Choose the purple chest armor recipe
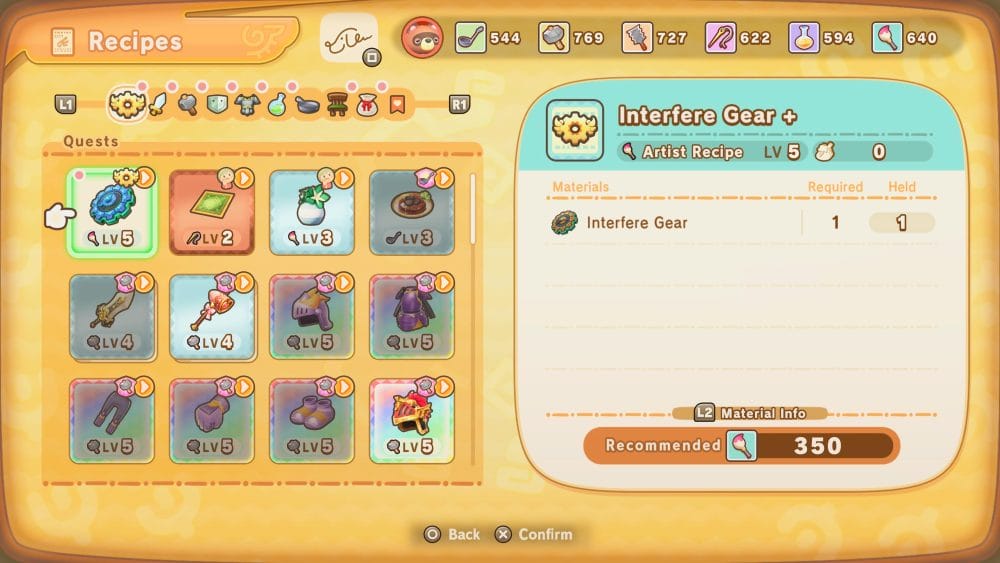 (411, 317)
